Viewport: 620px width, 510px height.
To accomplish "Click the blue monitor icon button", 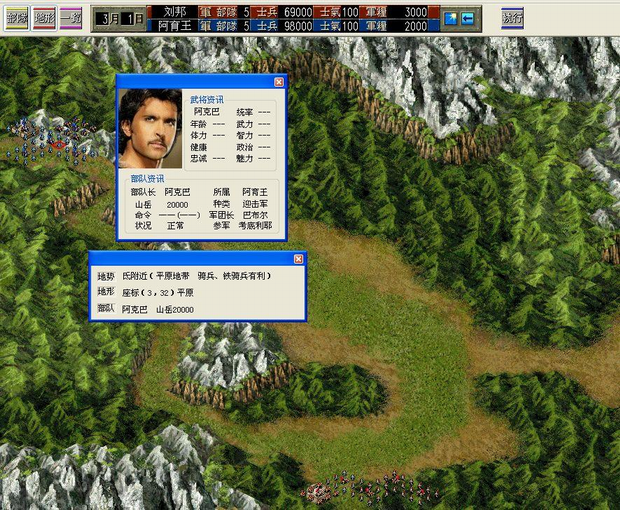I will 451,18.
